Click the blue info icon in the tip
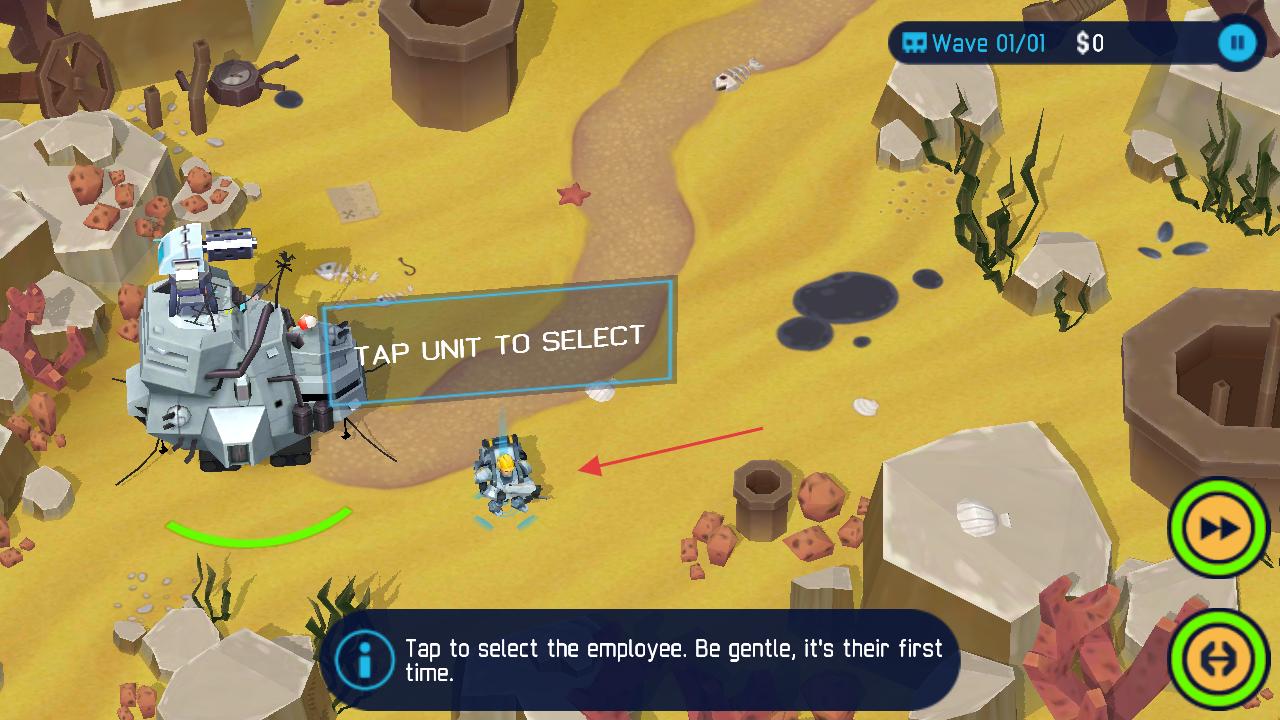 [364, 660]
